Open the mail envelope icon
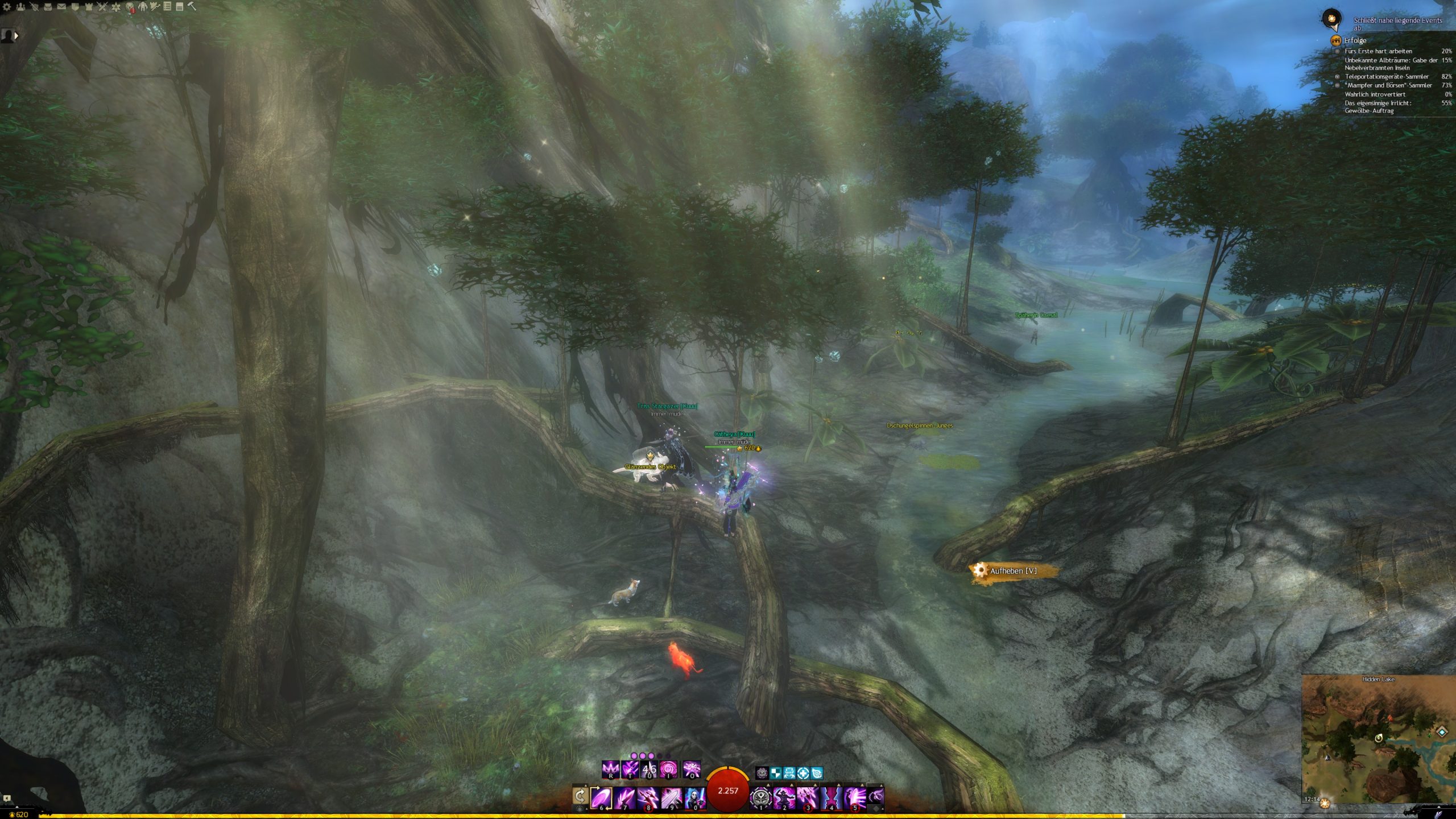The height and width of the screenshot is (819, 1456). [61, 7]
